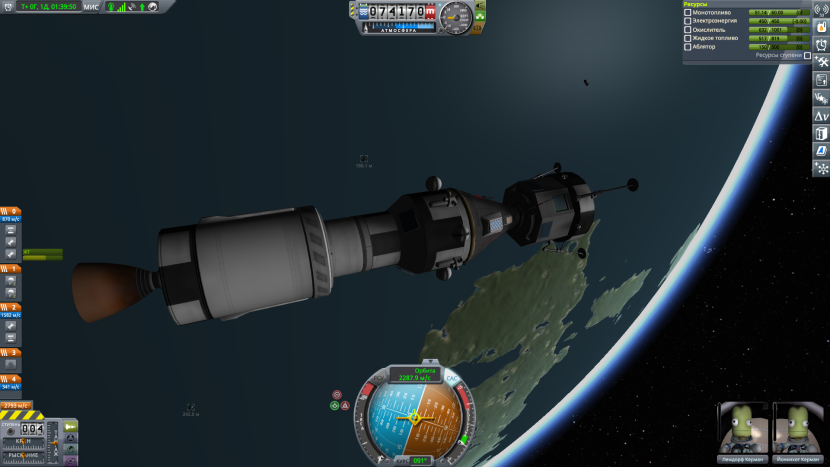Tick the Монотопливо resource checkbox
Image resolution: width=830 pixels, height=467 pixels.
(687, 12)
